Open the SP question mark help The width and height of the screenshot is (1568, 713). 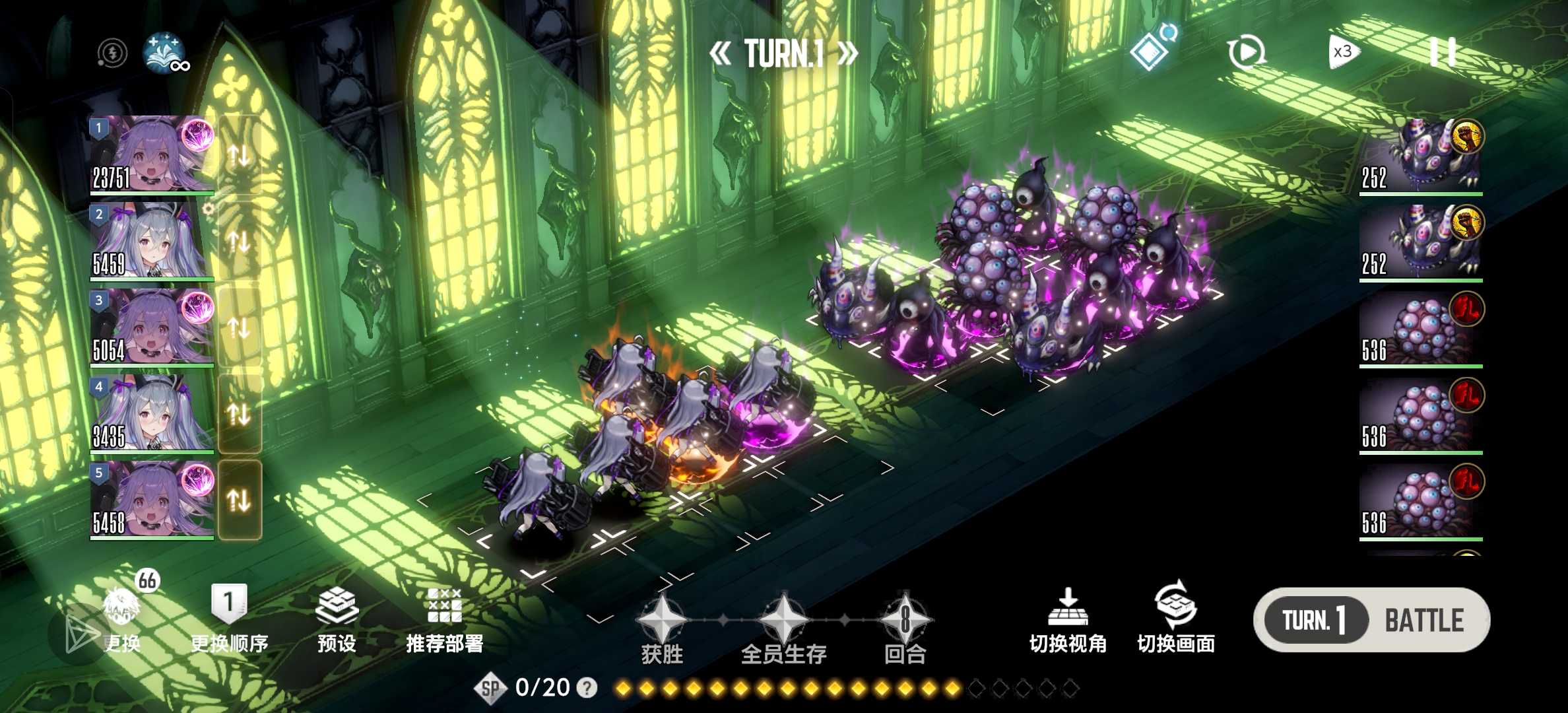tap(587, 688)
